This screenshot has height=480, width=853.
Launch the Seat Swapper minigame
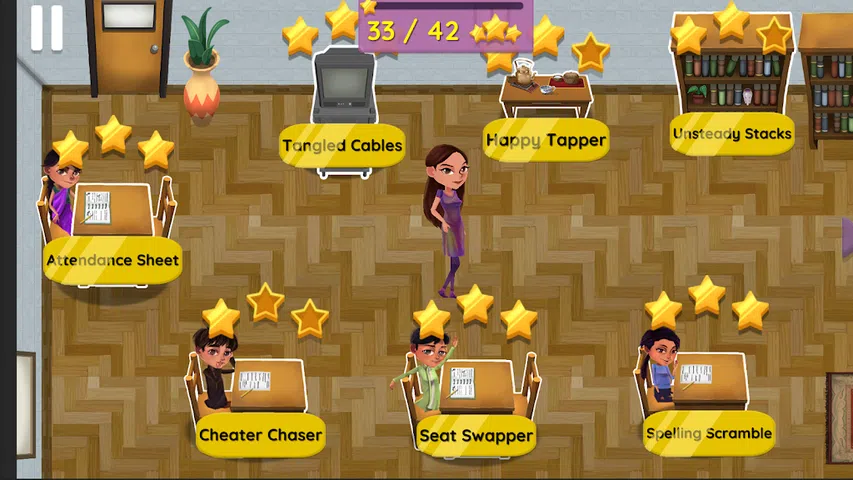[x=476, y=436]
